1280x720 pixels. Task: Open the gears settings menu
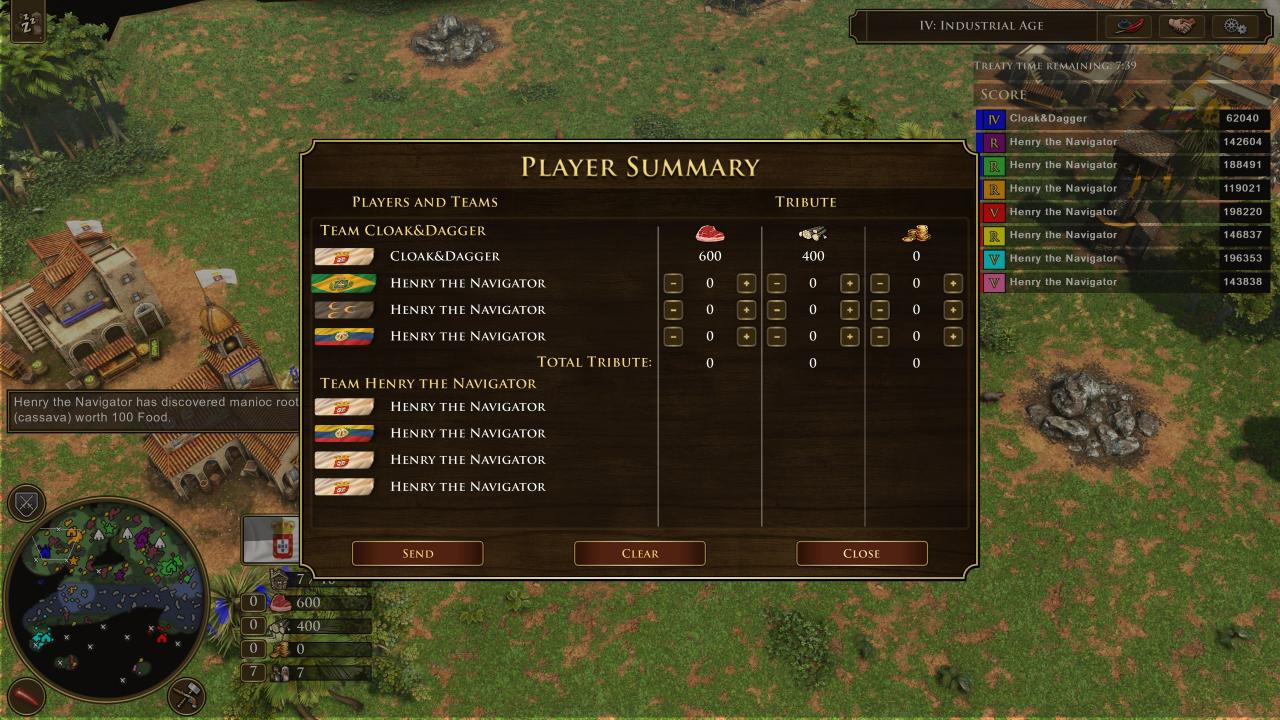click(1235, 26)
